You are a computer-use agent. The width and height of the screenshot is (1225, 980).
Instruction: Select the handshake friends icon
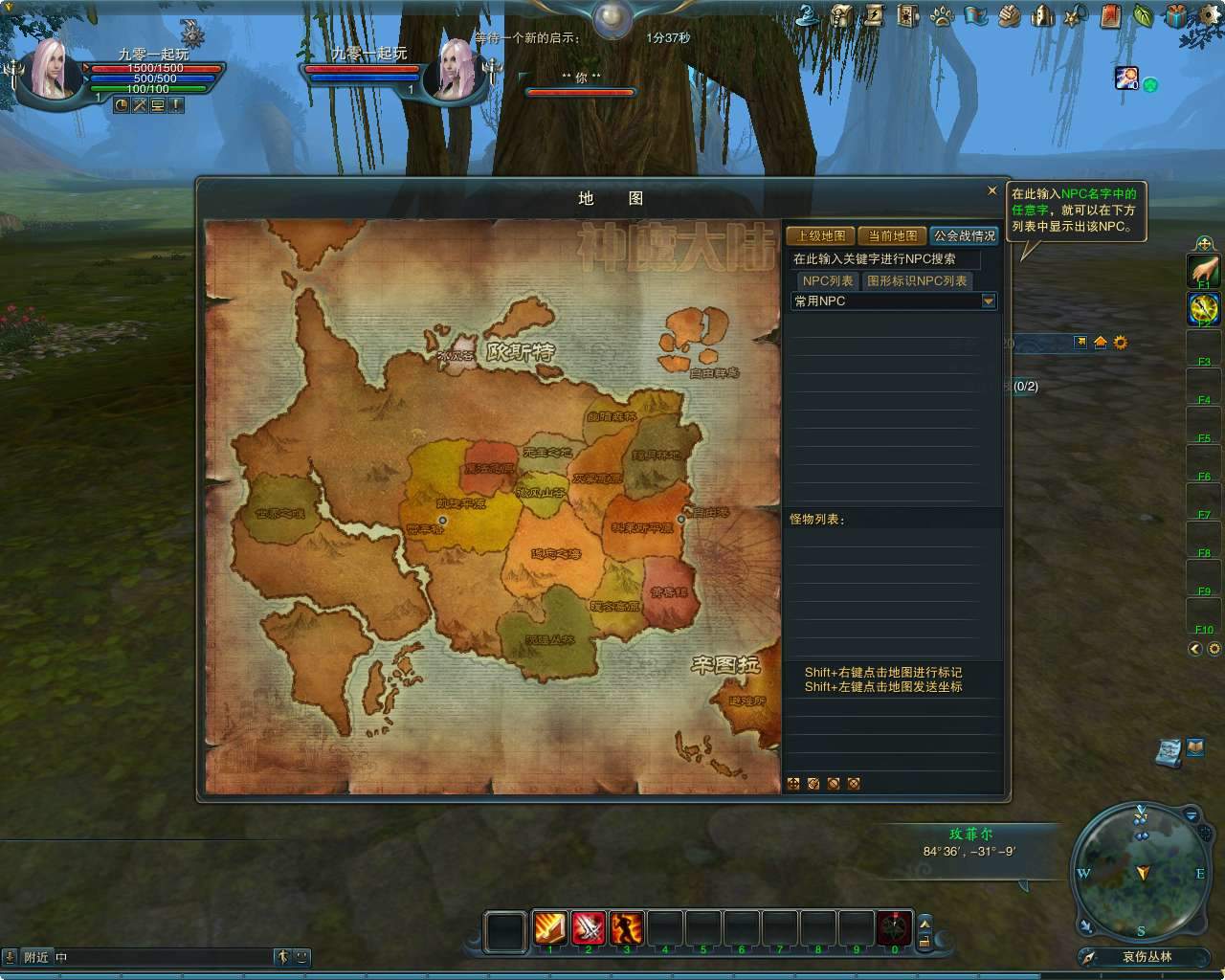pyautogui.click(x=1008, y=16)
